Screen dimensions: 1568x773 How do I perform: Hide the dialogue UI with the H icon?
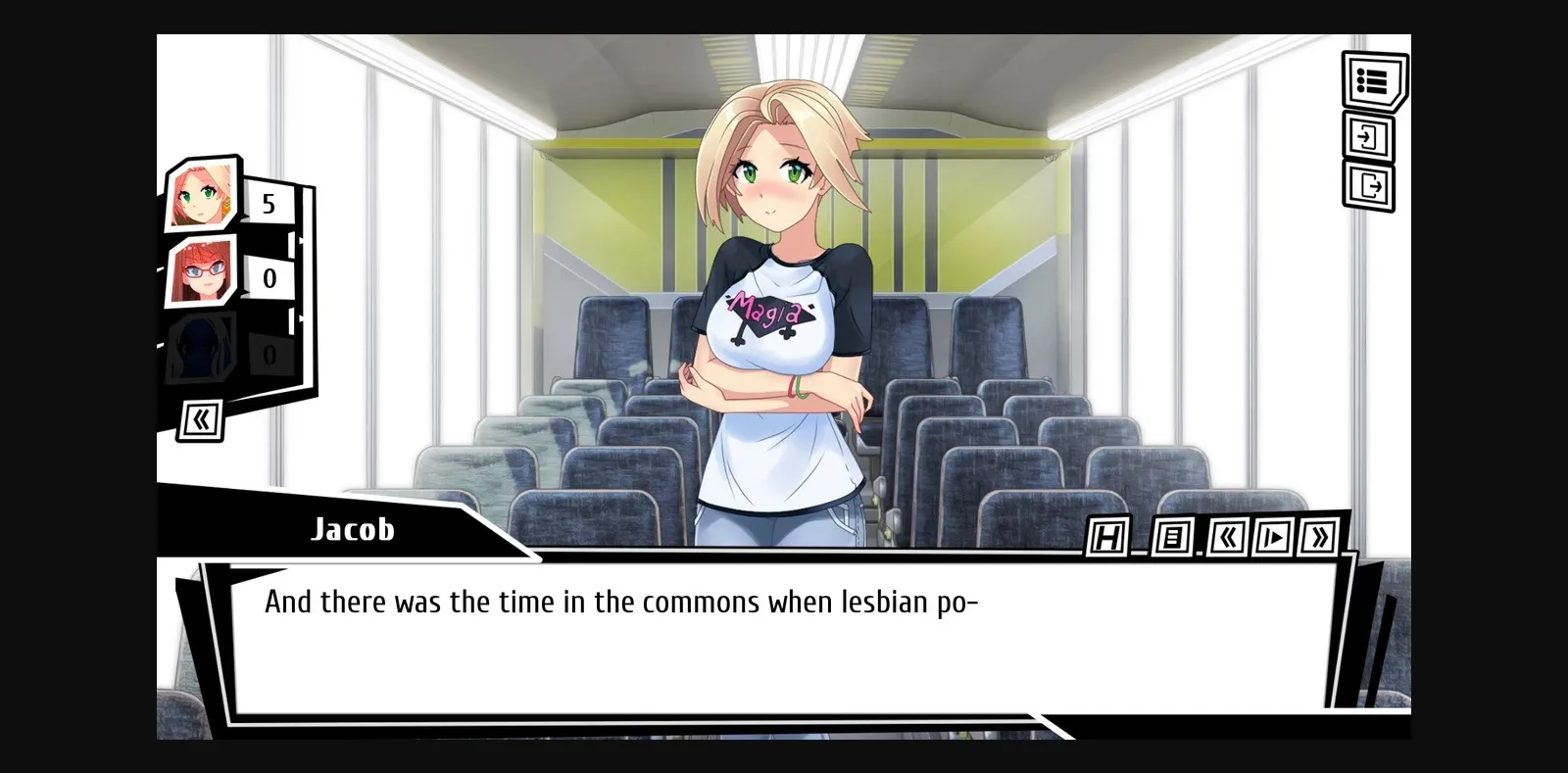[x=1108, y=538]
